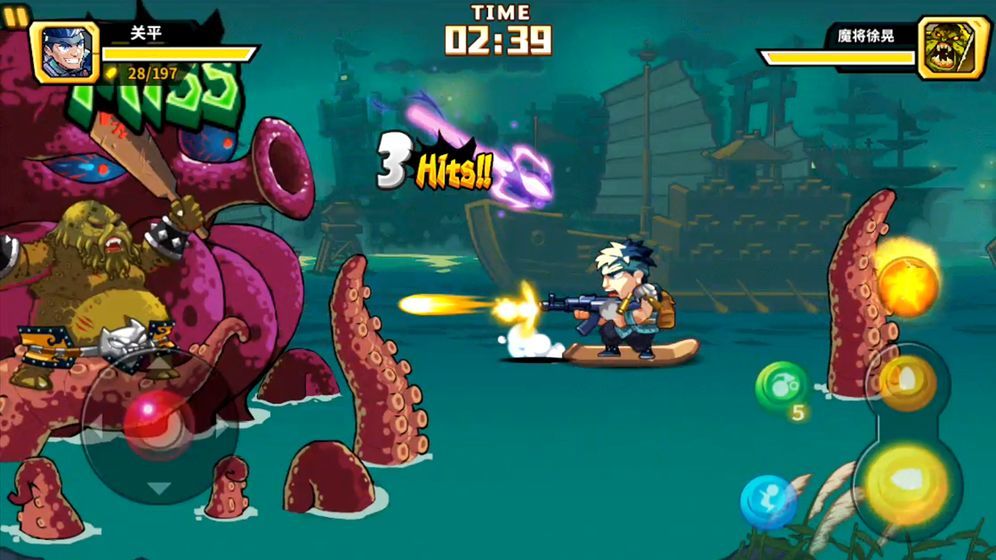Trigger the fiery orange special skill orb

click(x=907, y=284)
